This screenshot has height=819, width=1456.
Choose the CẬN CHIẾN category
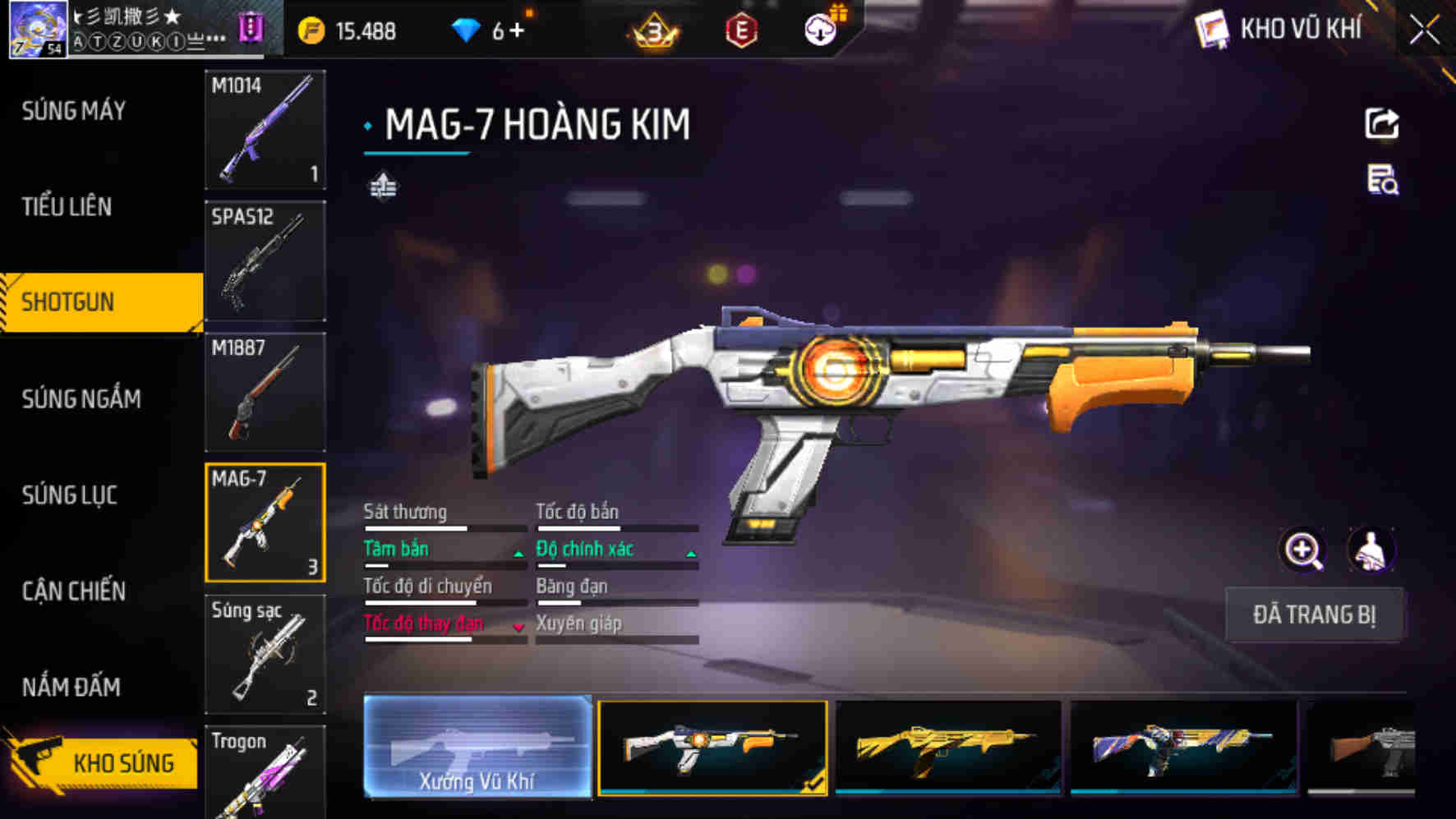(x=74, y=591)
